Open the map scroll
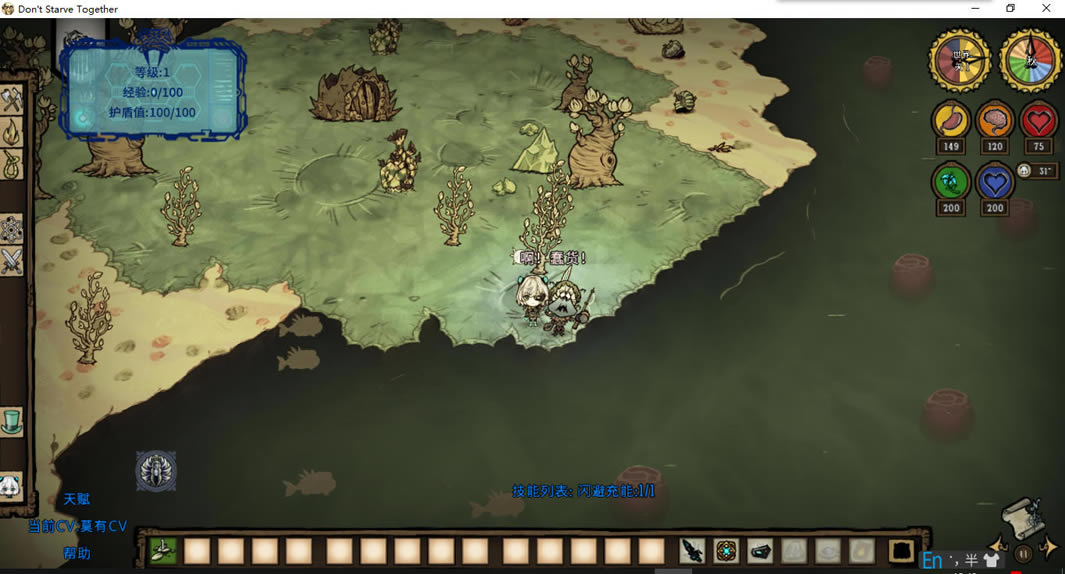Screen dimensions: 1065x574 point(1023,516)
